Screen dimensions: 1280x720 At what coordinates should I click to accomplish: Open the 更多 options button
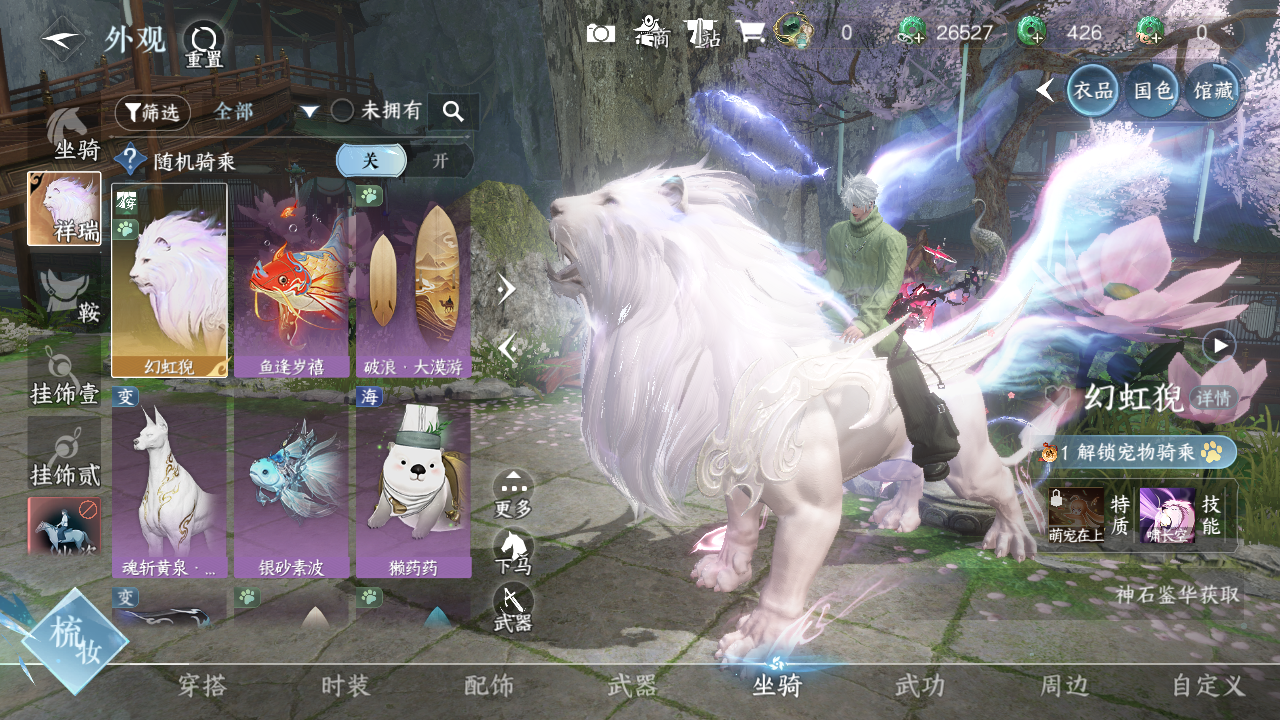click(x=513, y=491)
